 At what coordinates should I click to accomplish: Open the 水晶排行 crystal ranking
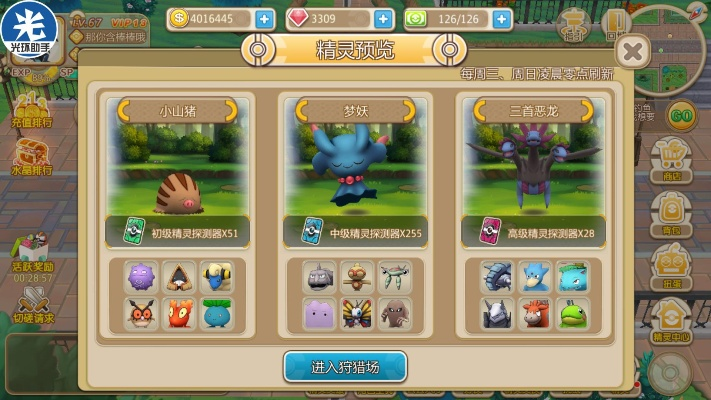pyautogui.click(x=32, y=156)
